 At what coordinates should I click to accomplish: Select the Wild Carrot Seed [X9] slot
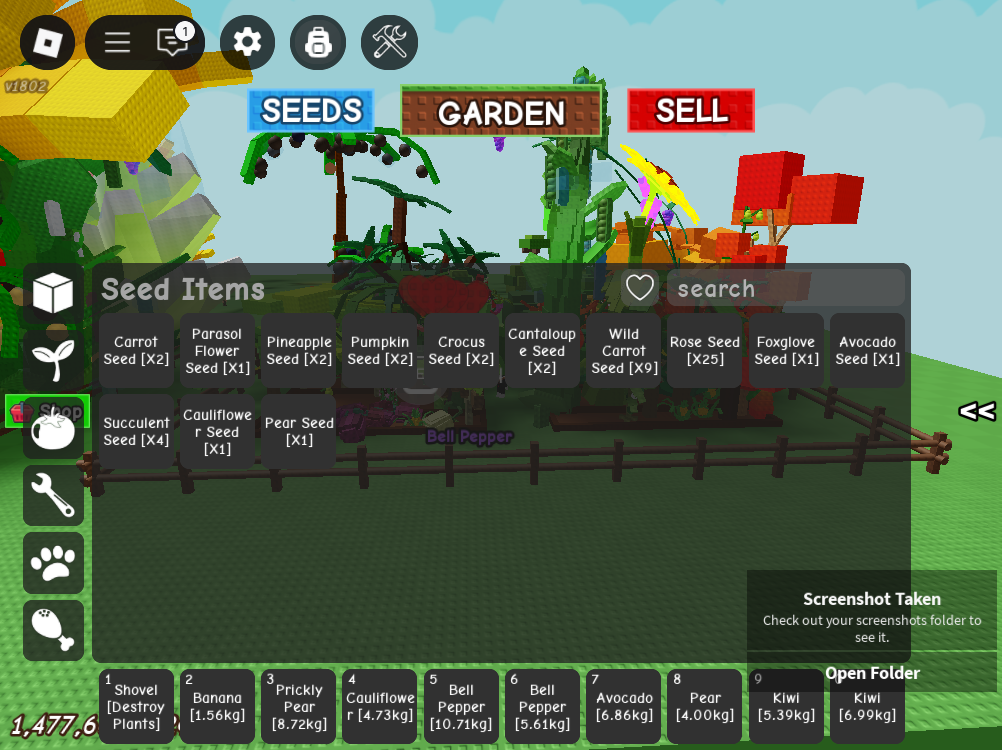(624, 351)
